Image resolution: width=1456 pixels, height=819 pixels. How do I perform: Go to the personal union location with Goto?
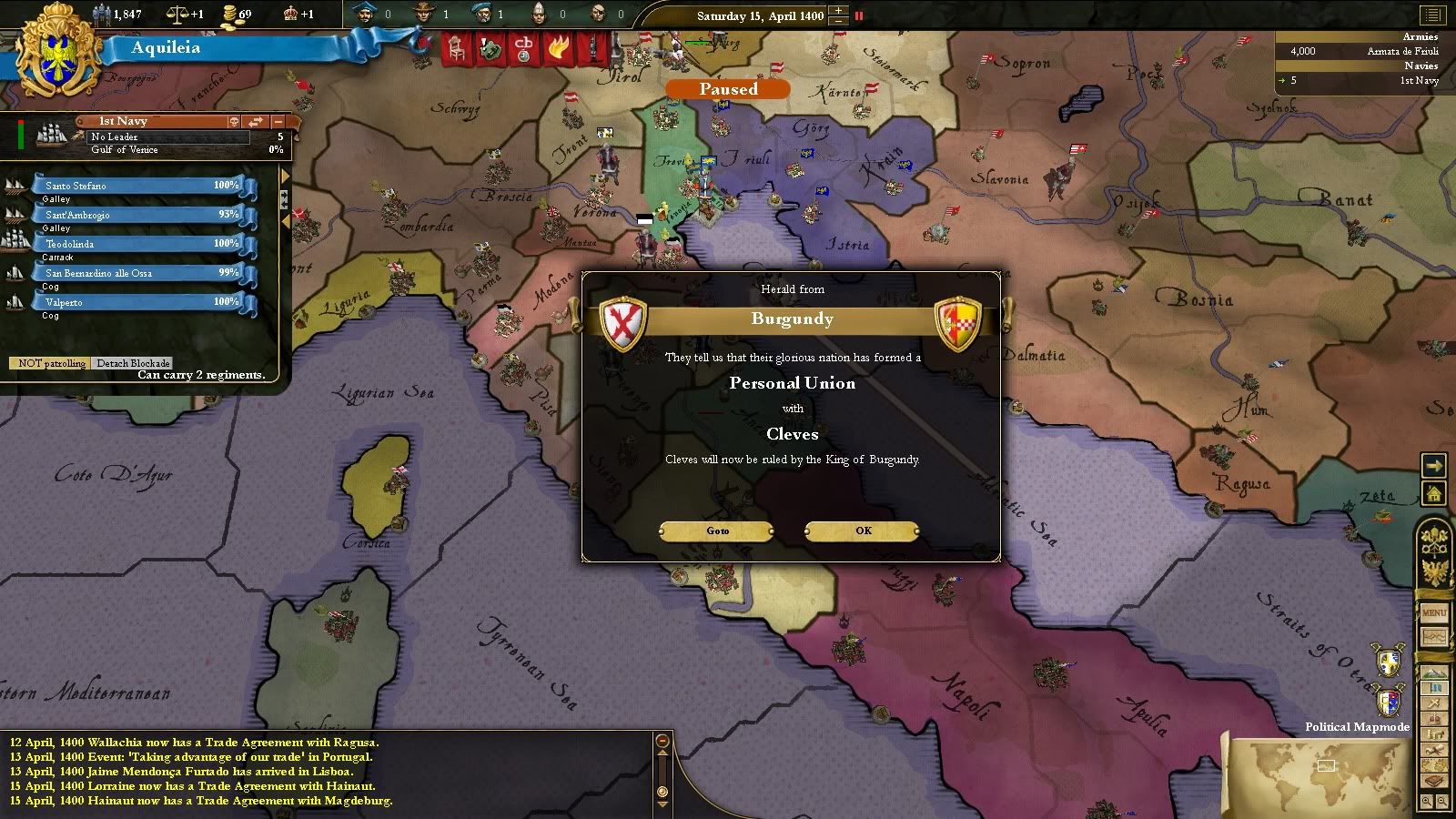717,531
